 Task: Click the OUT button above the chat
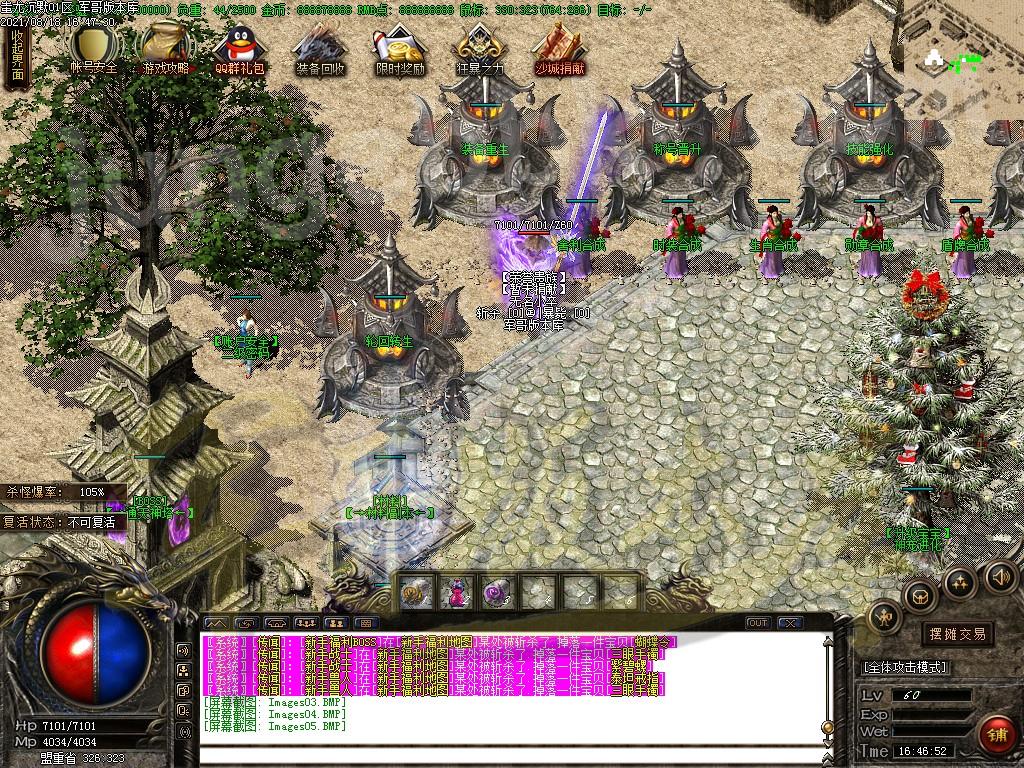tap(758, 623)
